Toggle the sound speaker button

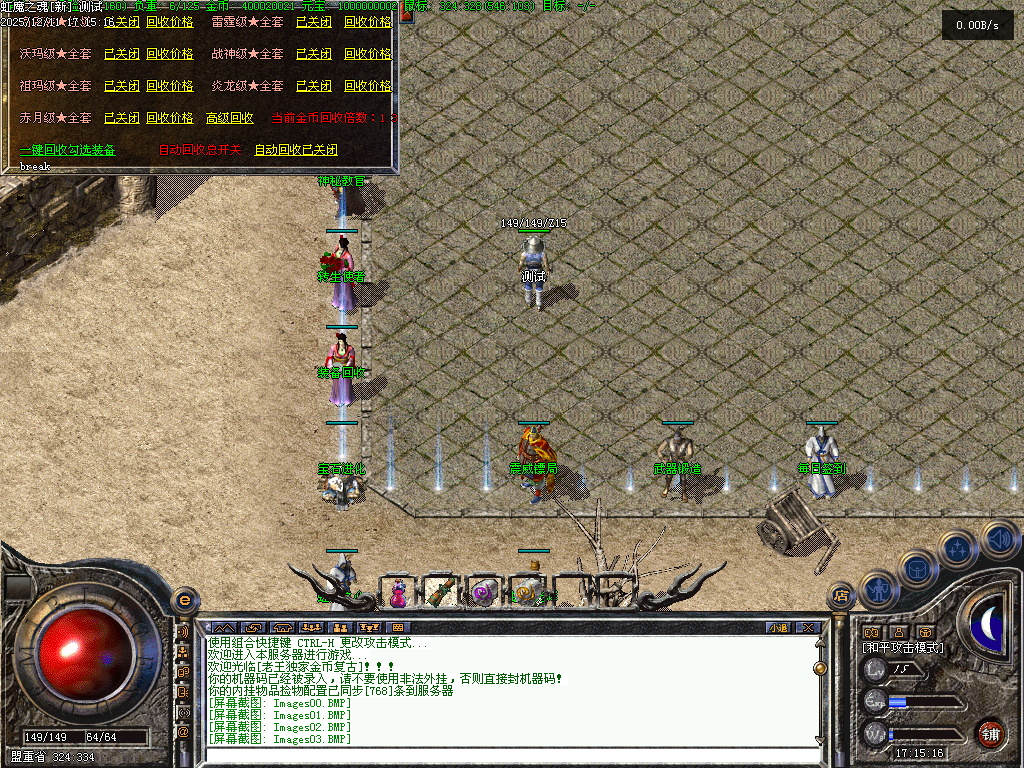[998, 539]
